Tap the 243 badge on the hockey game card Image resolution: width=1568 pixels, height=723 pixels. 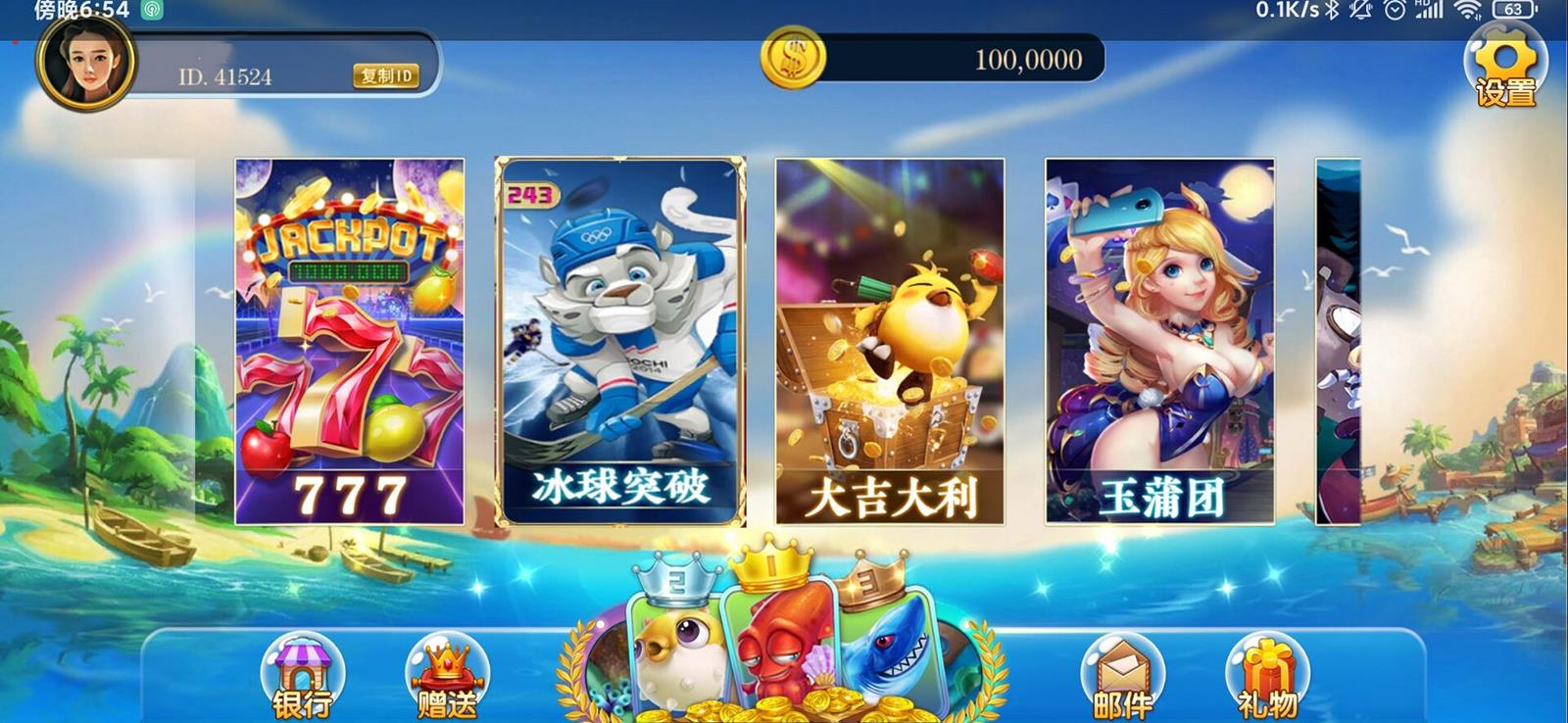(x=530, y=194)
